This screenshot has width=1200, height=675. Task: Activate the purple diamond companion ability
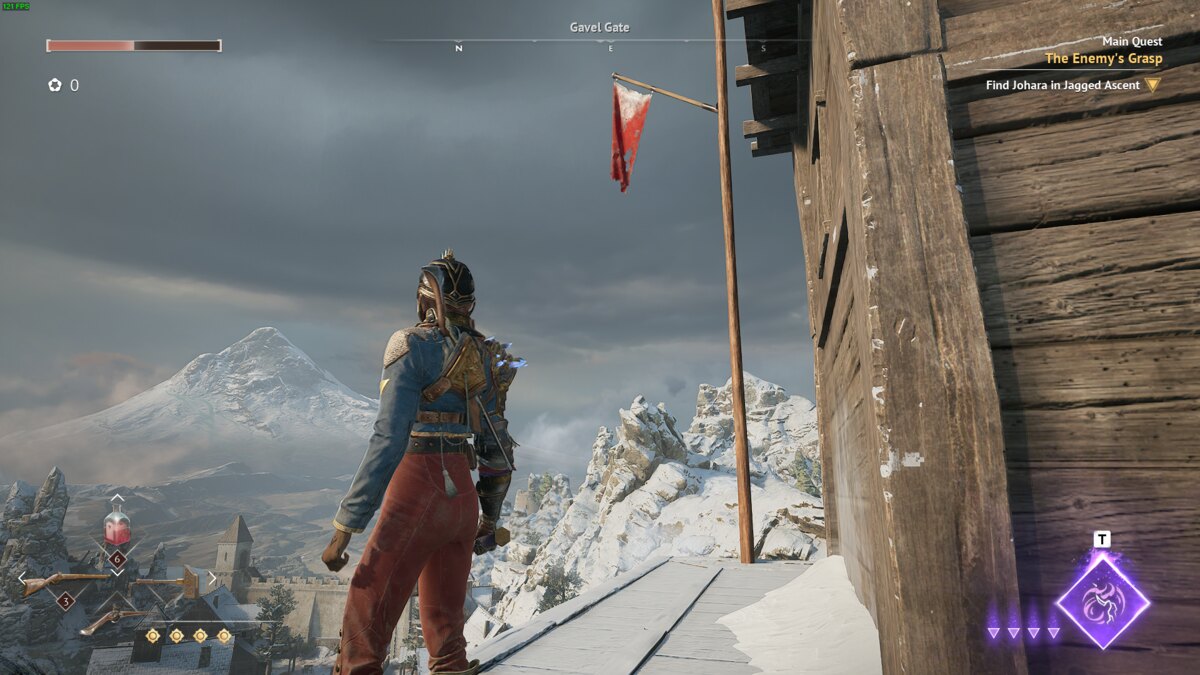pyautogui.click(x=1102, y=601)
